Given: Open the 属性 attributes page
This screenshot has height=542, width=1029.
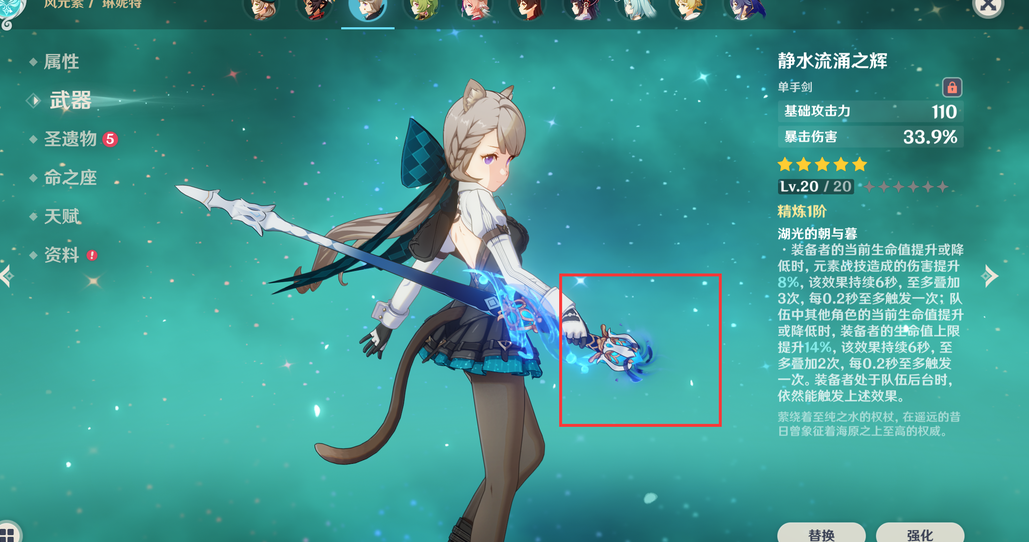Looking at the screenshot, I should click(x=61, y=62).
